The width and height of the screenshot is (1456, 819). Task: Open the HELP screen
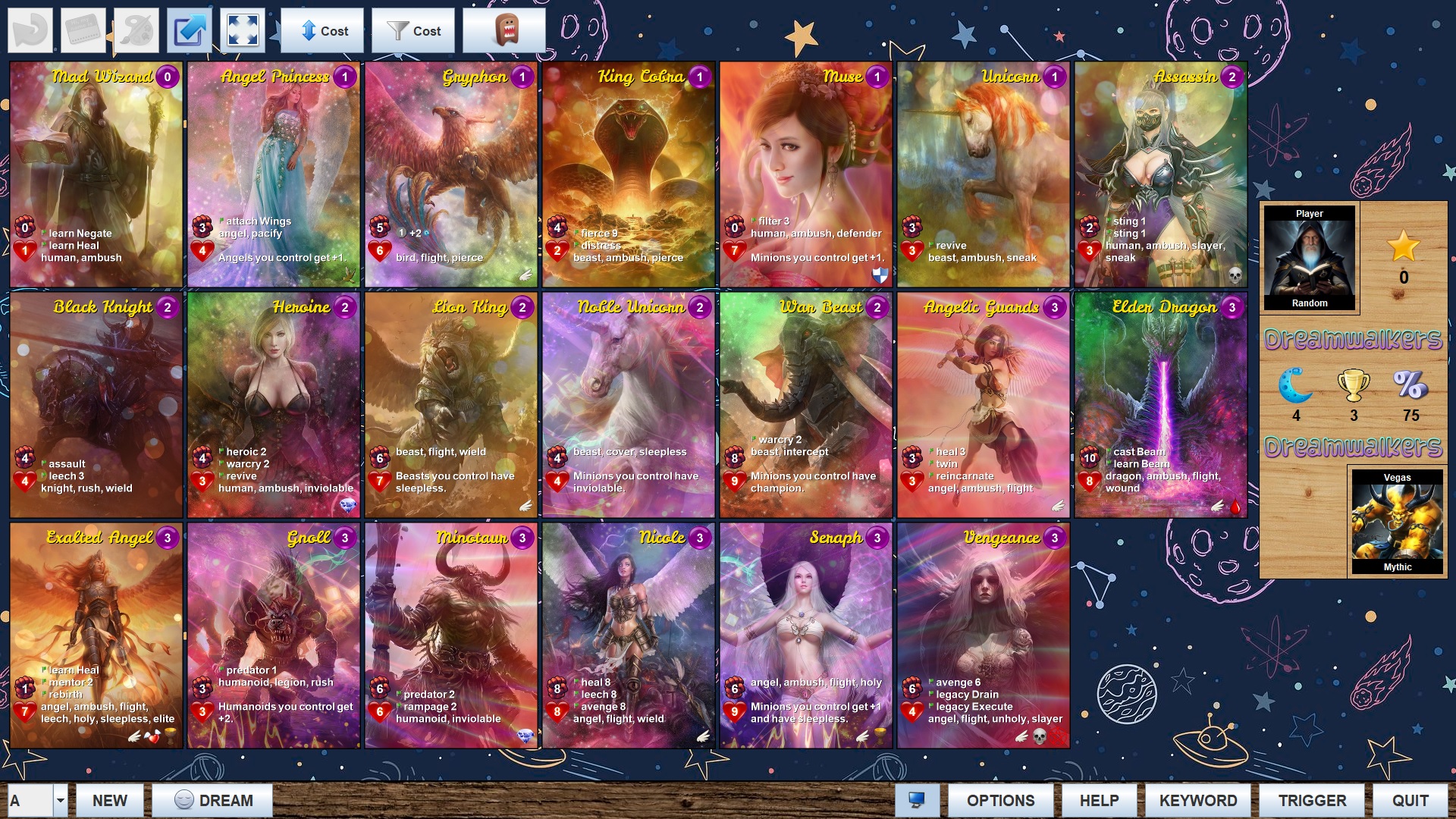click(1099, 800)
